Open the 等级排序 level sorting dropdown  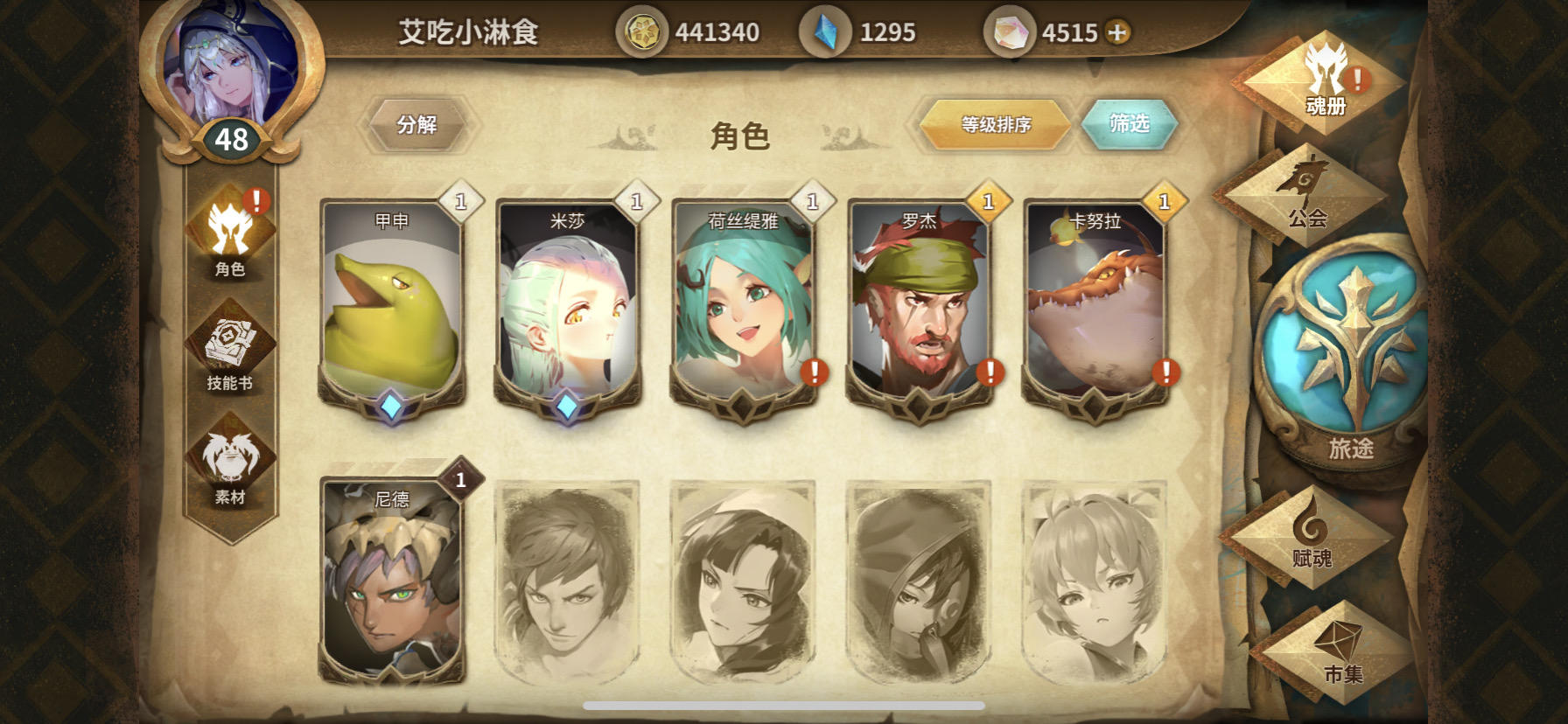coord(995,124)
